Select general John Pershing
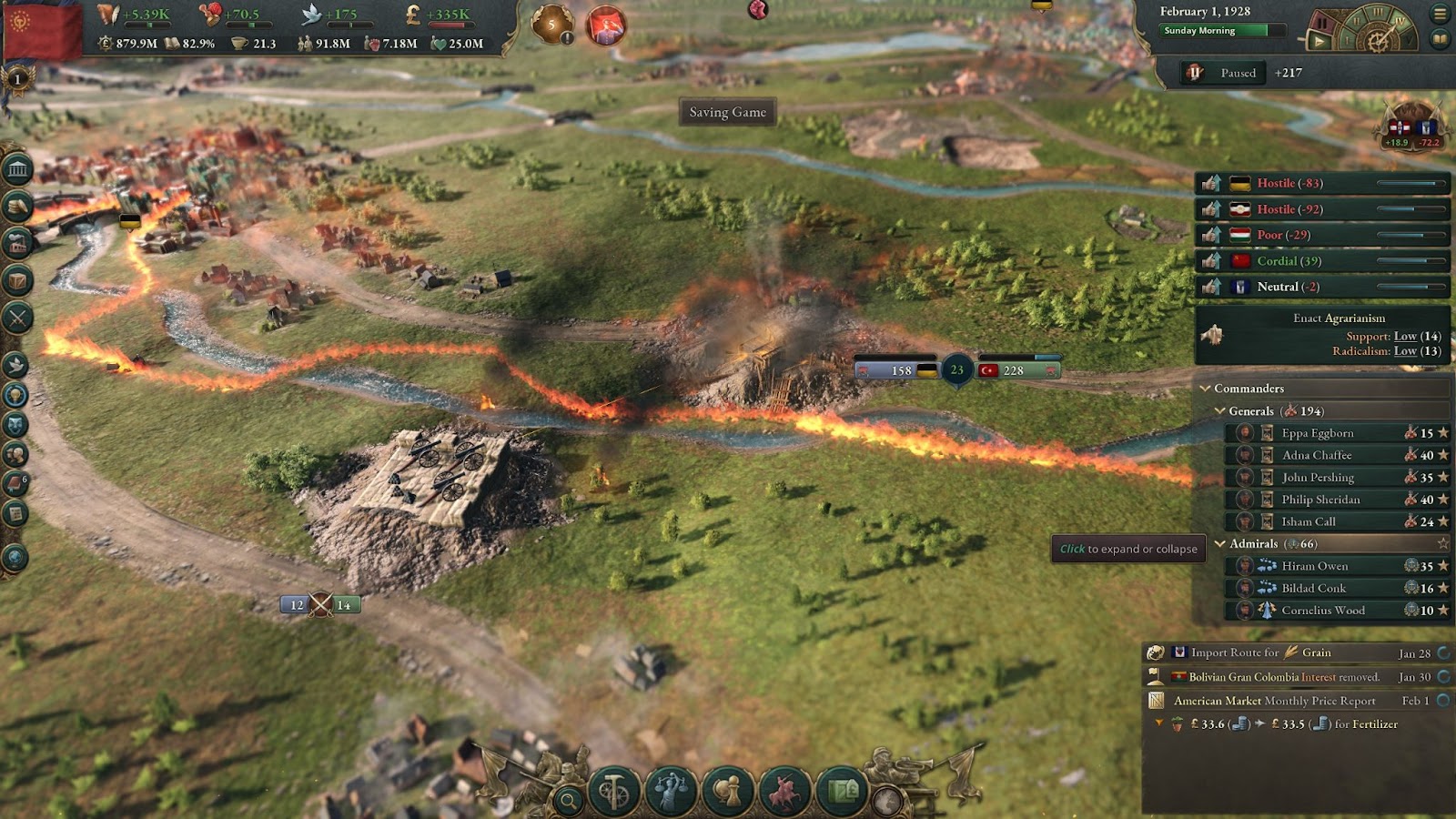This screenshot has height=819, width=1456. [x=1318, y=478]
